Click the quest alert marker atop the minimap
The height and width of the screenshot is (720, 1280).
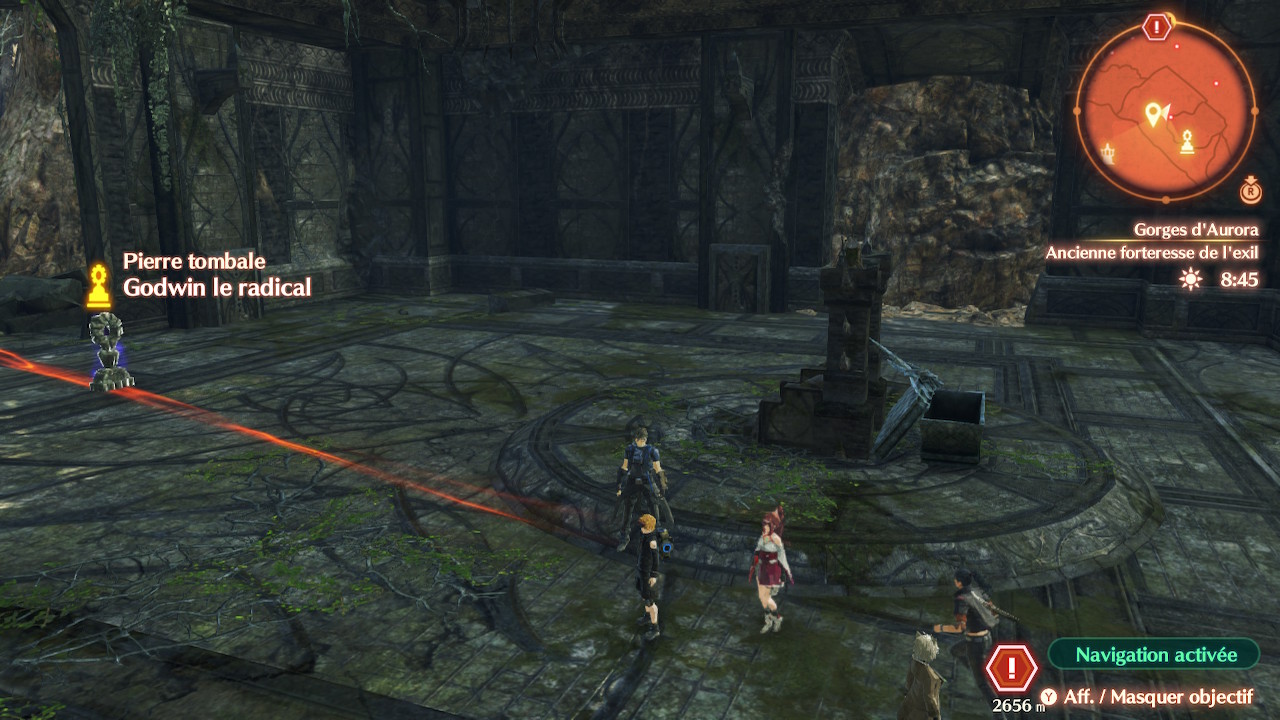(x=1157, y=27)
